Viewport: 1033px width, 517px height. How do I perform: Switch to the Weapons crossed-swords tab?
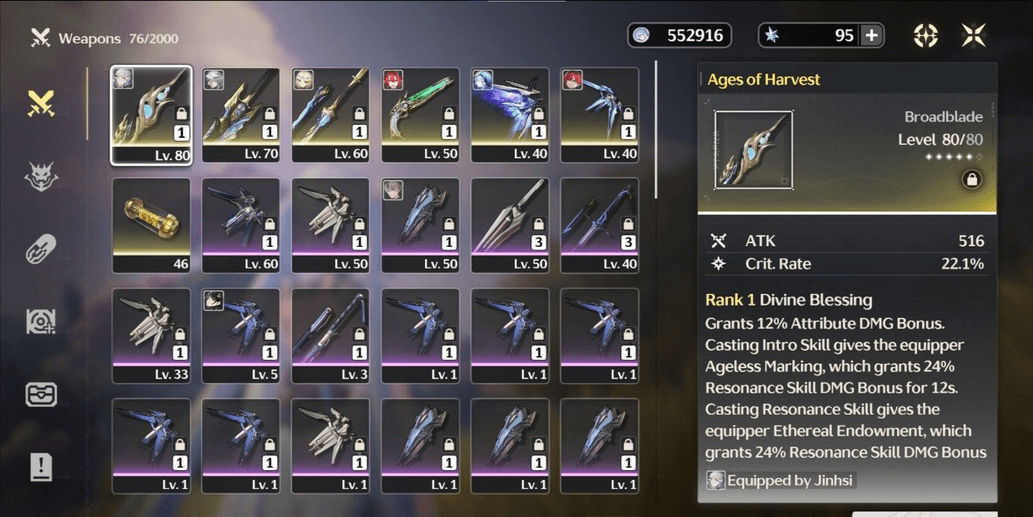41,103
